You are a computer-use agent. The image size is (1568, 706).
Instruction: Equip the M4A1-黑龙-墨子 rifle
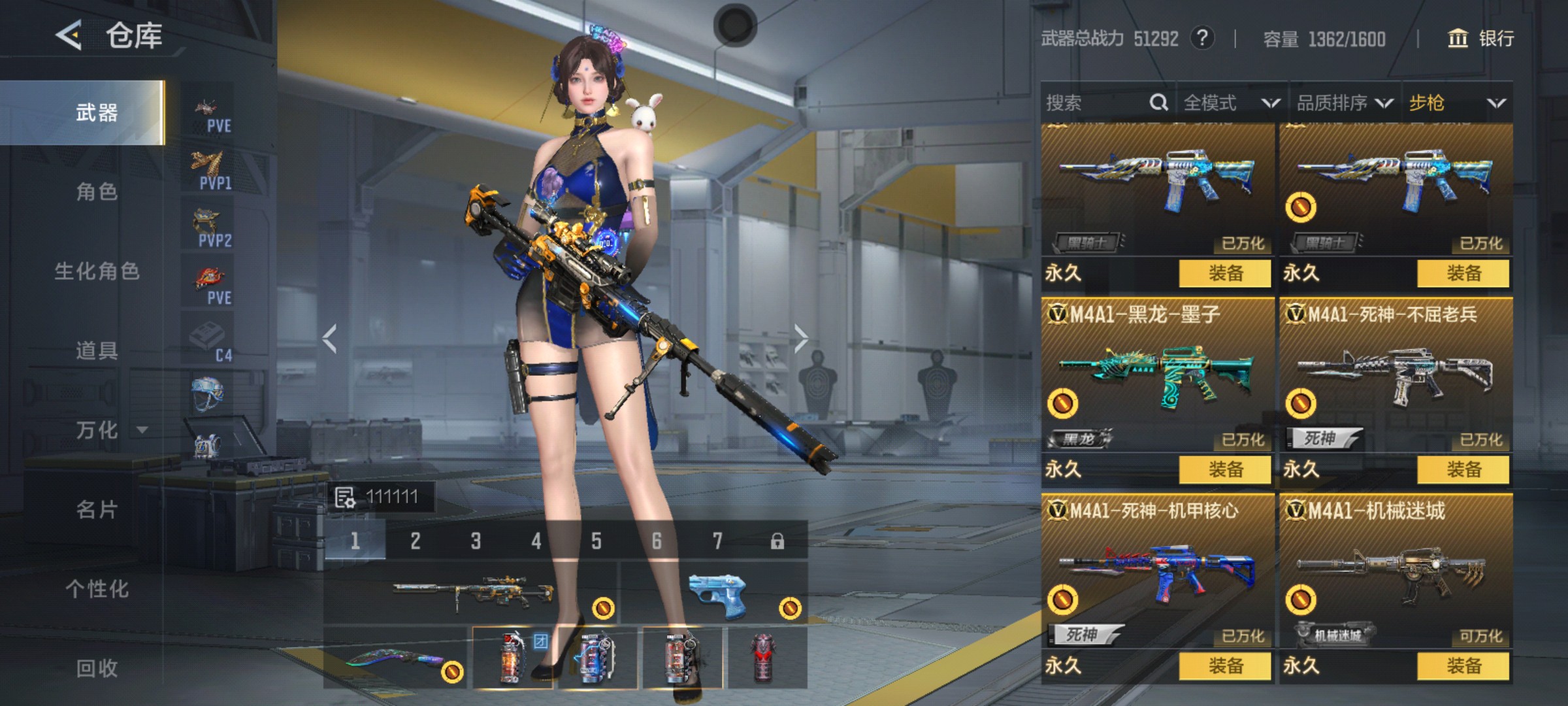point(1225,469)
